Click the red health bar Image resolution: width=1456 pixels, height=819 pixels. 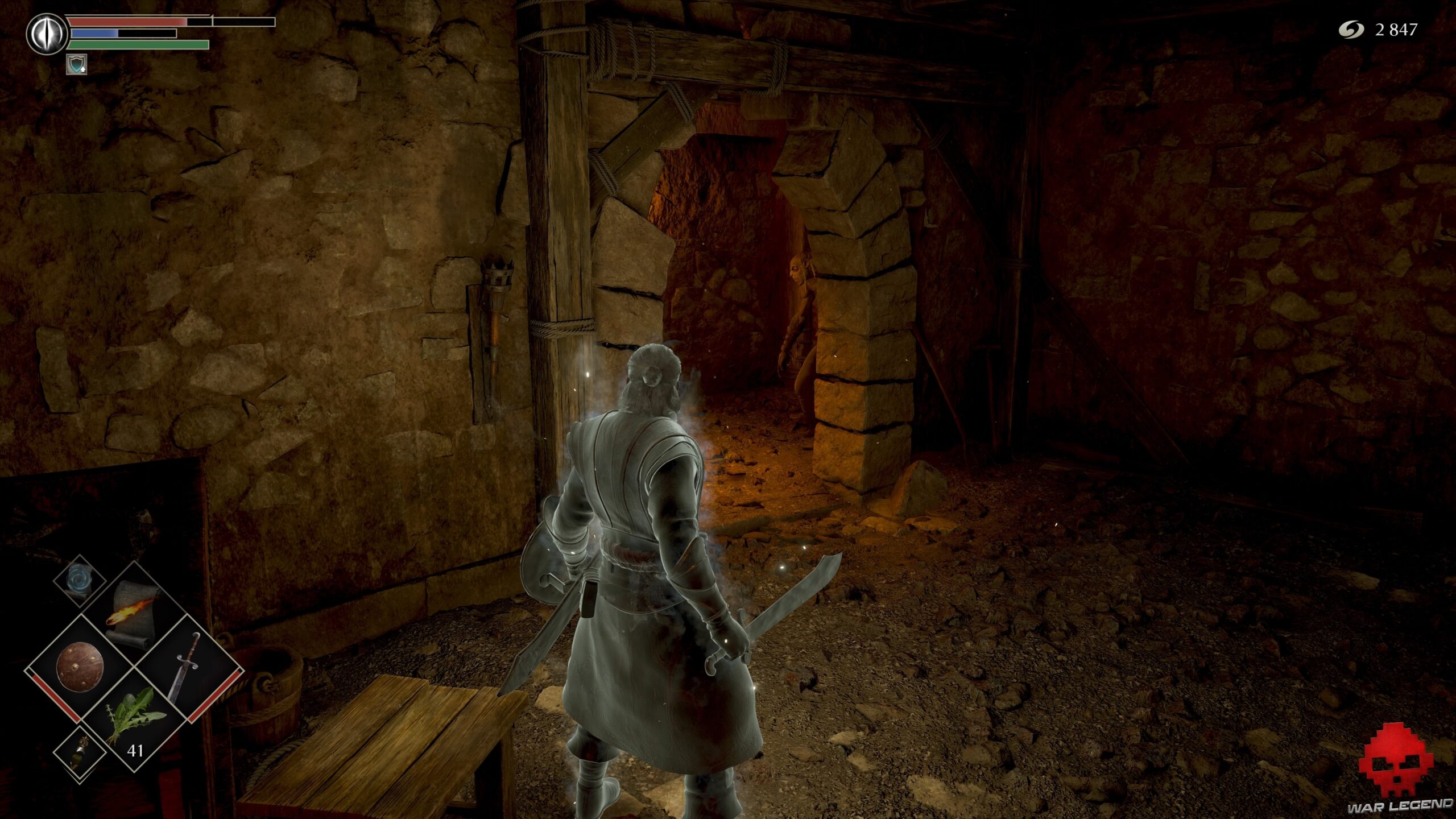pos(125,22)
